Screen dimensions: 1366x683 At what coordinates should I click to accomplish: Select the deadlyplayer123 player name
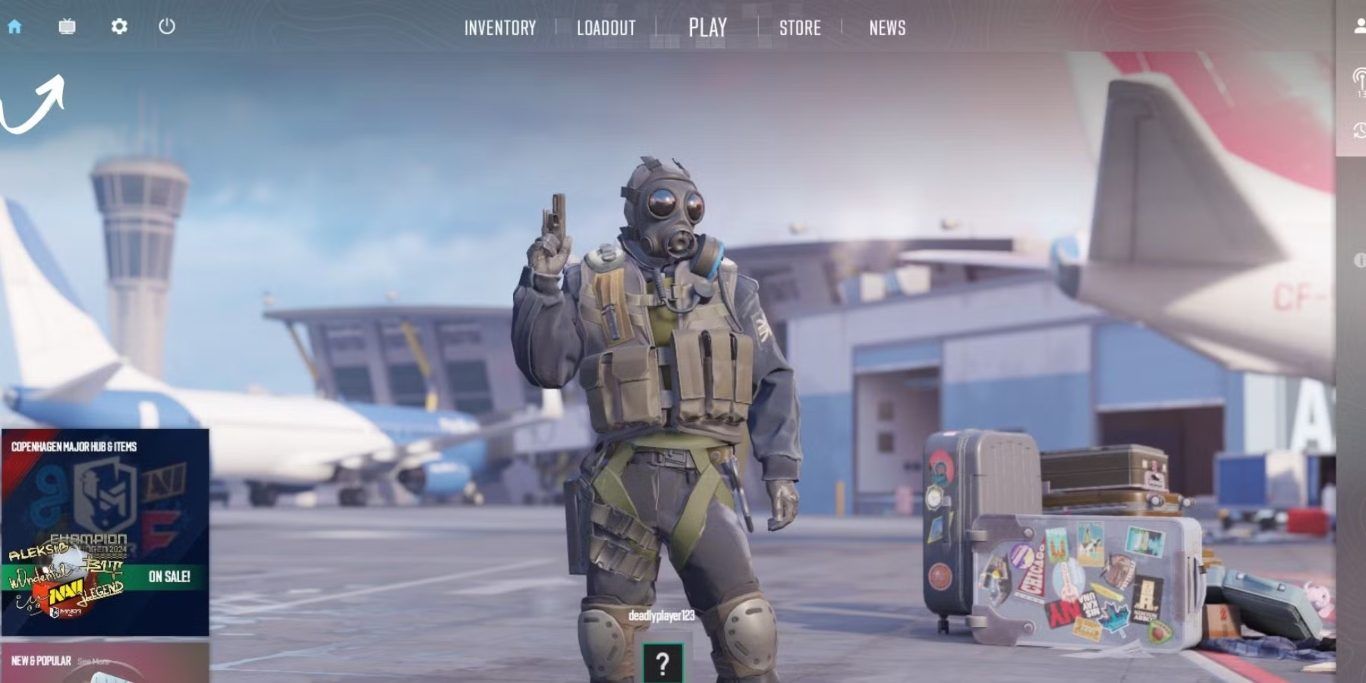pyautogui.click(x=661, y=616)
